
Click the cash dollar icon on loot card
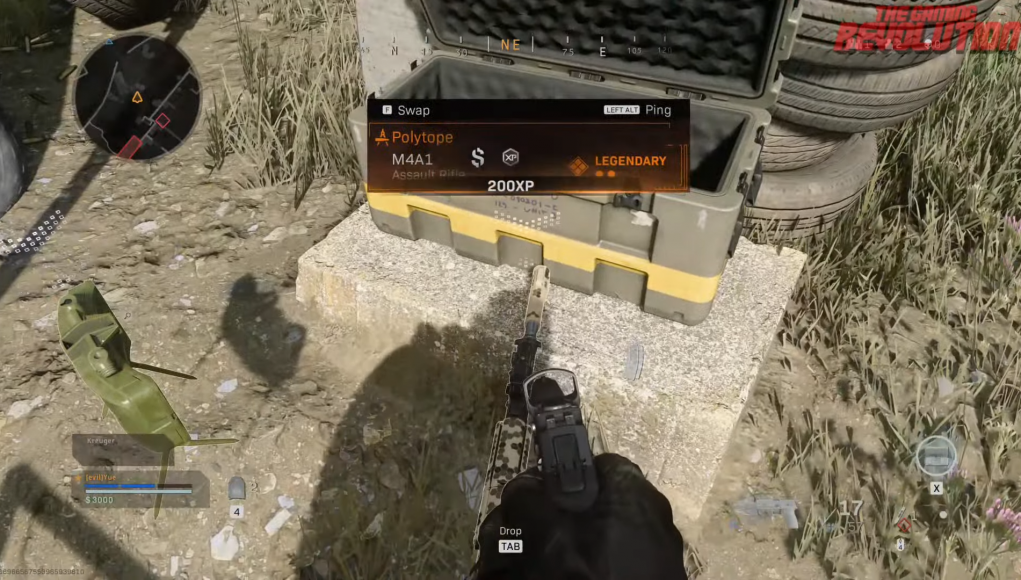[x=478, y=157]
